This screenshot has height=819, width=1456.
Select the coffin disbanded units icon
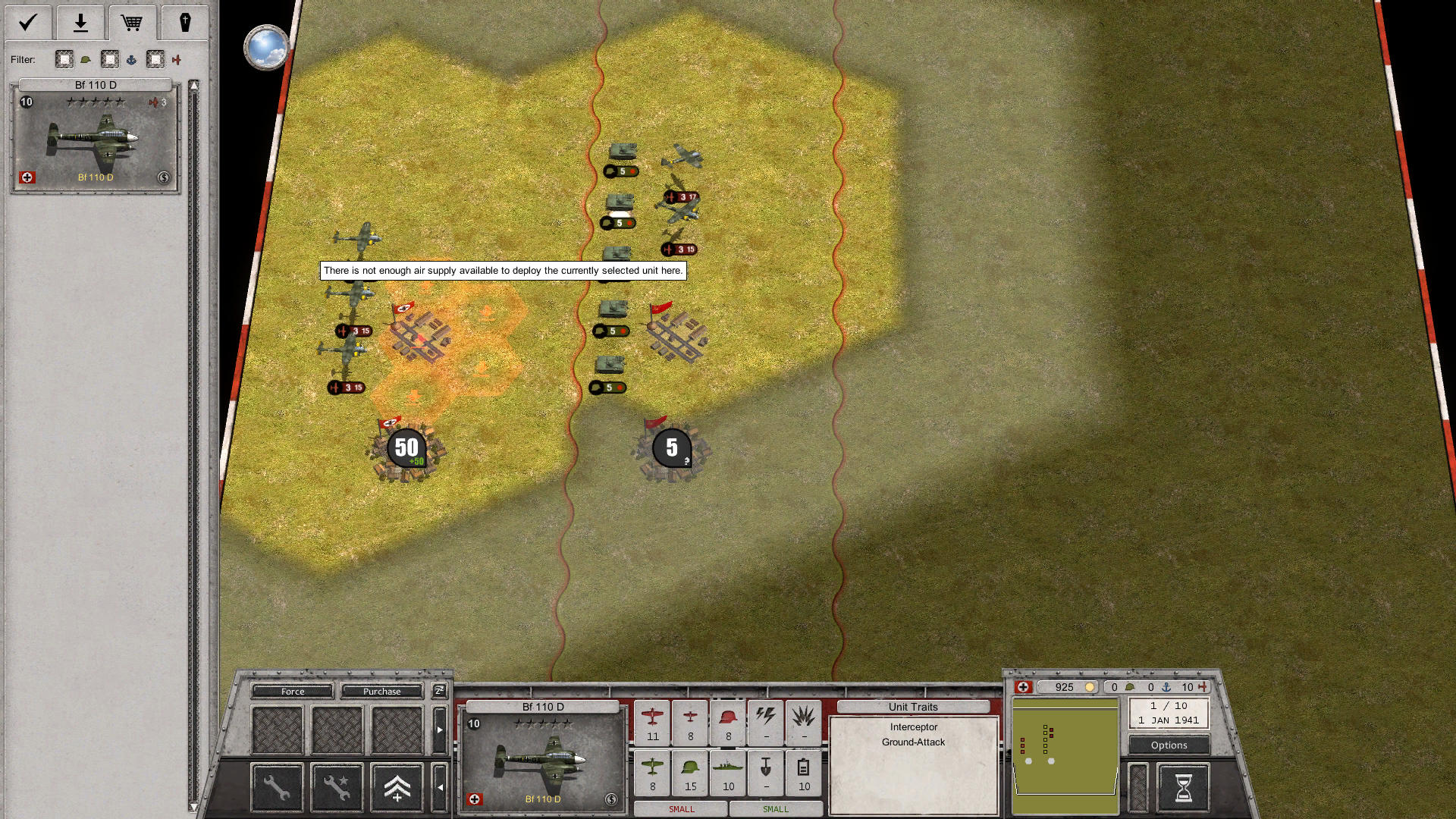pyautogui.click(x=184, y=23)
